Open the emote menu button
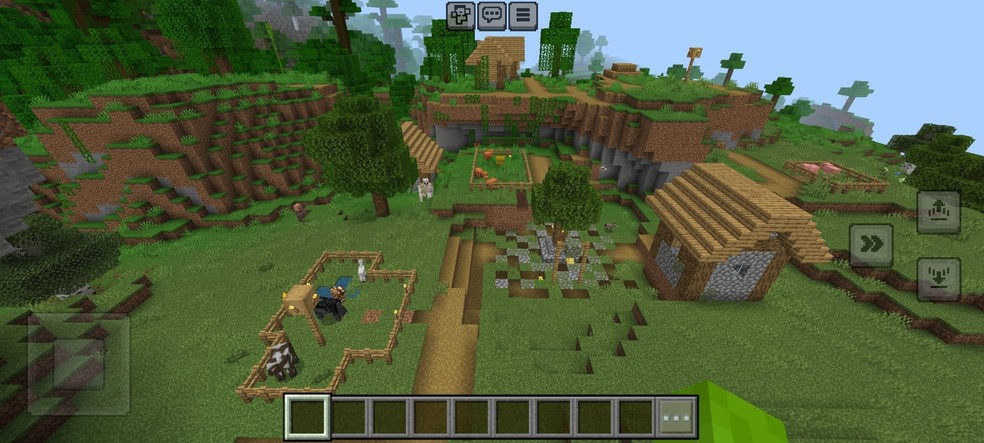This screenshot has height=443, width=984. (461, 16)
